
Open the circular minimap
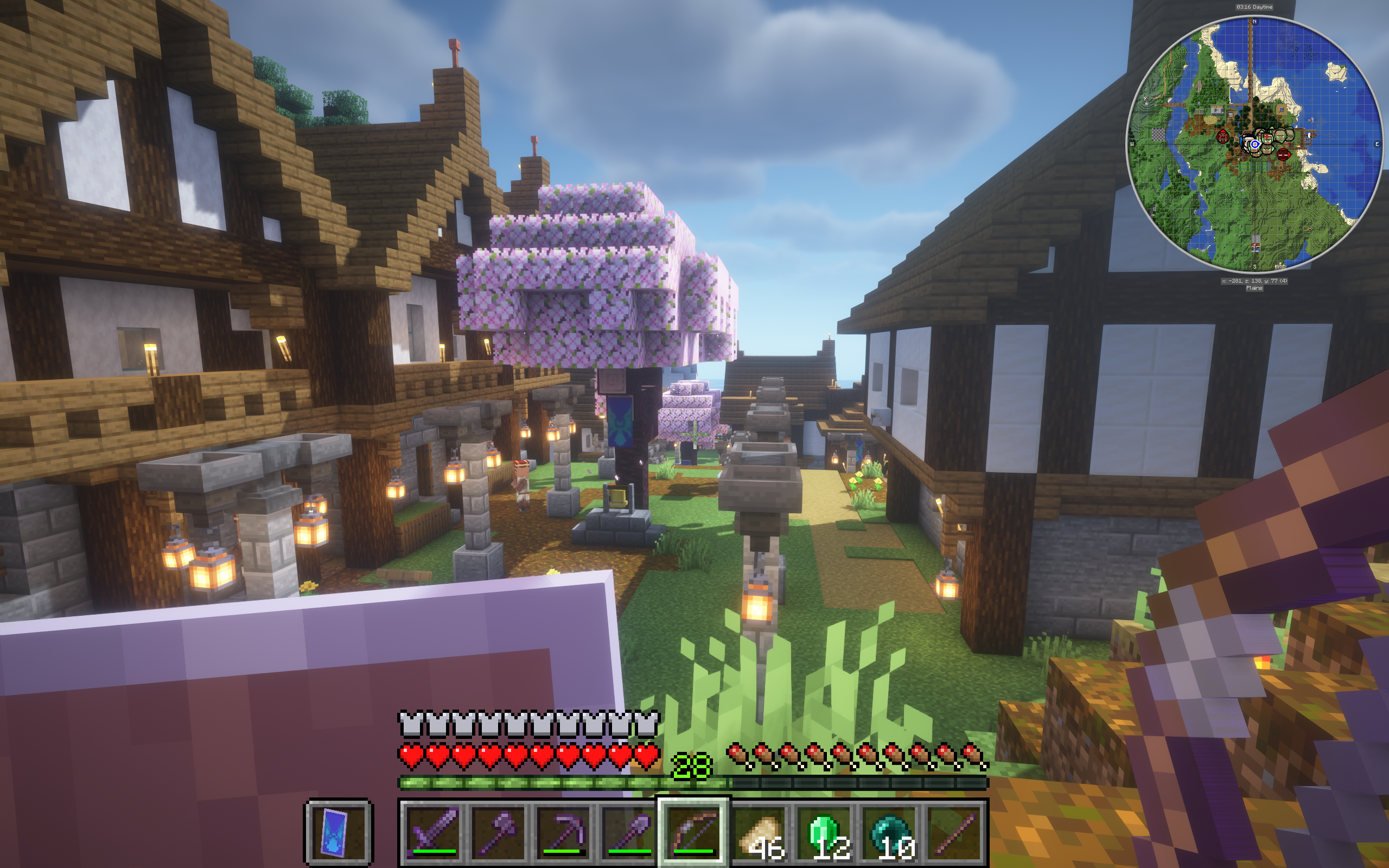[1254, 144]
